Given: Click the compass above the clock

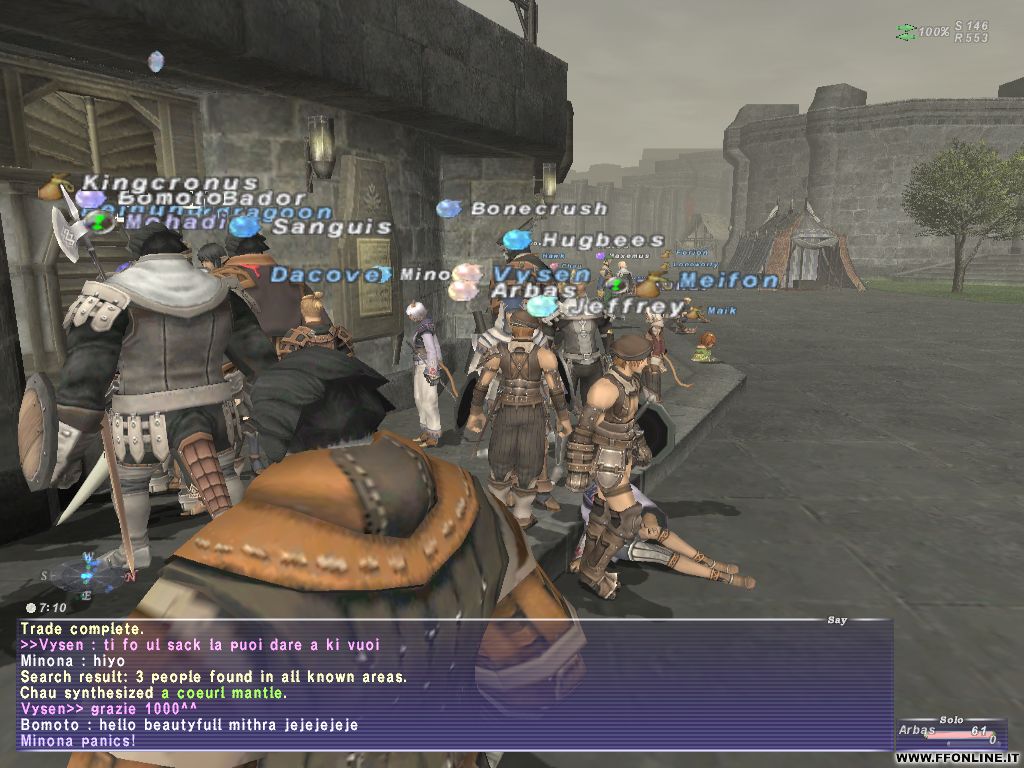Looking at the screenshot, I should point(88,574).
